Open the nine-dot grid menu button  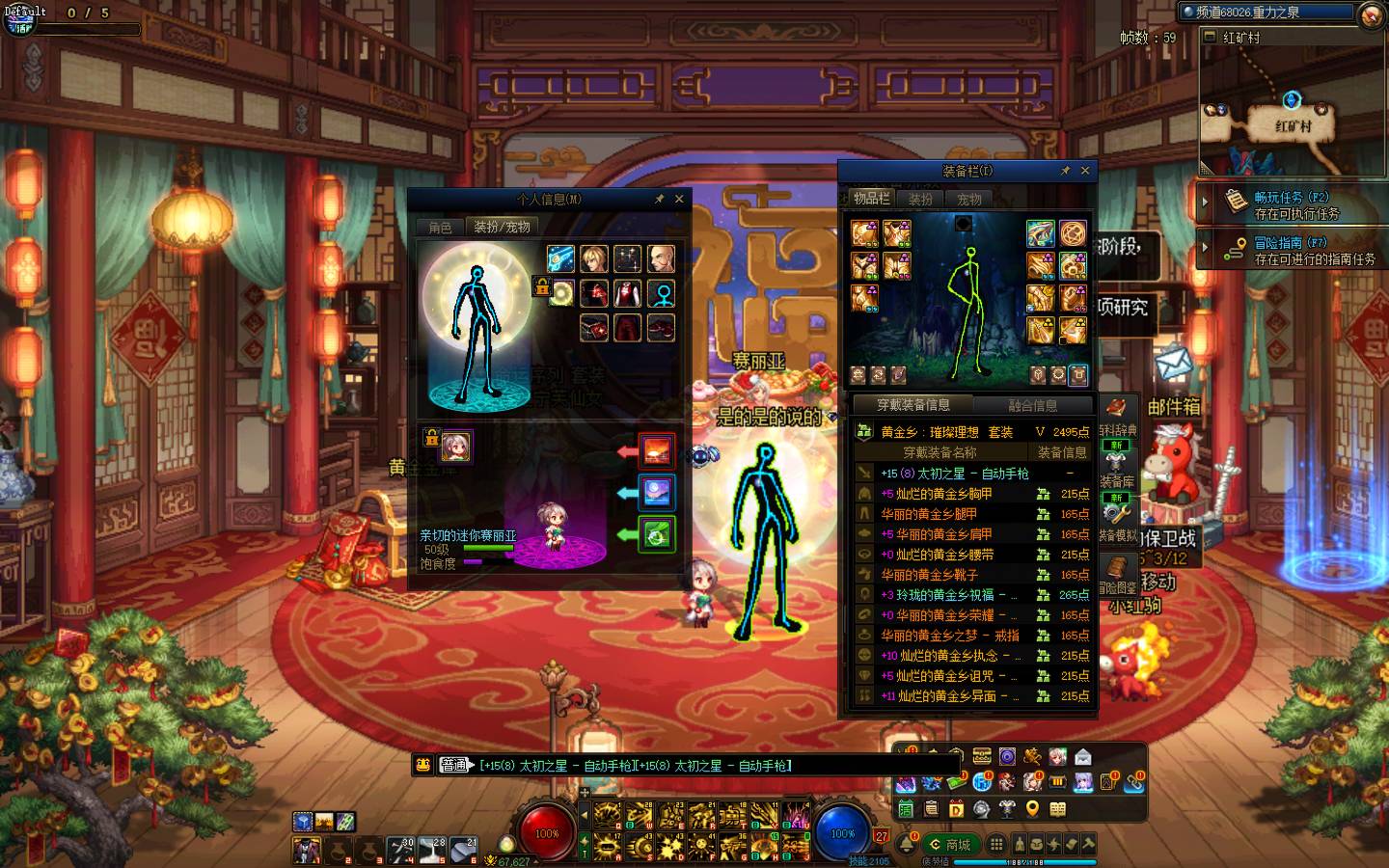click(996, 844)
